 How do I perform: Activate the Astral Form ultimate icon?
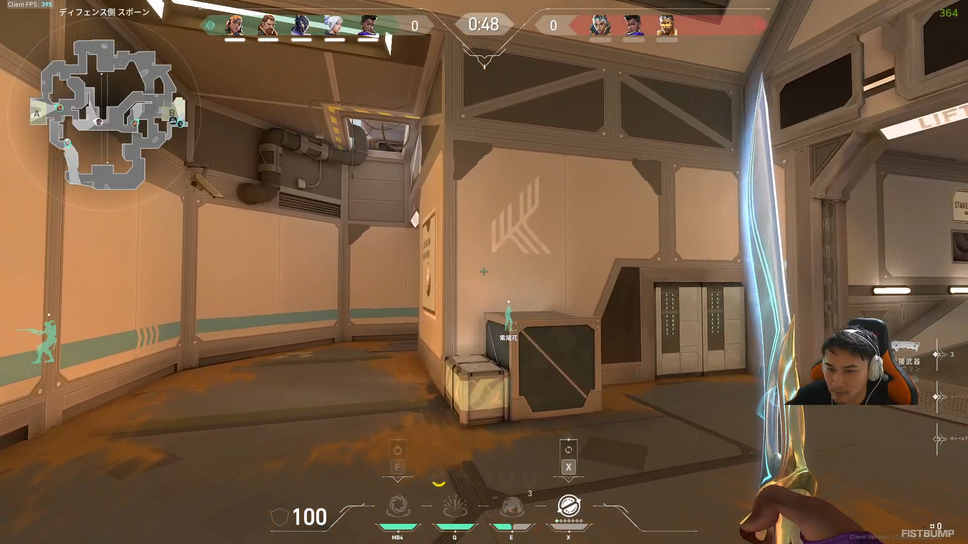click(569, 507)
